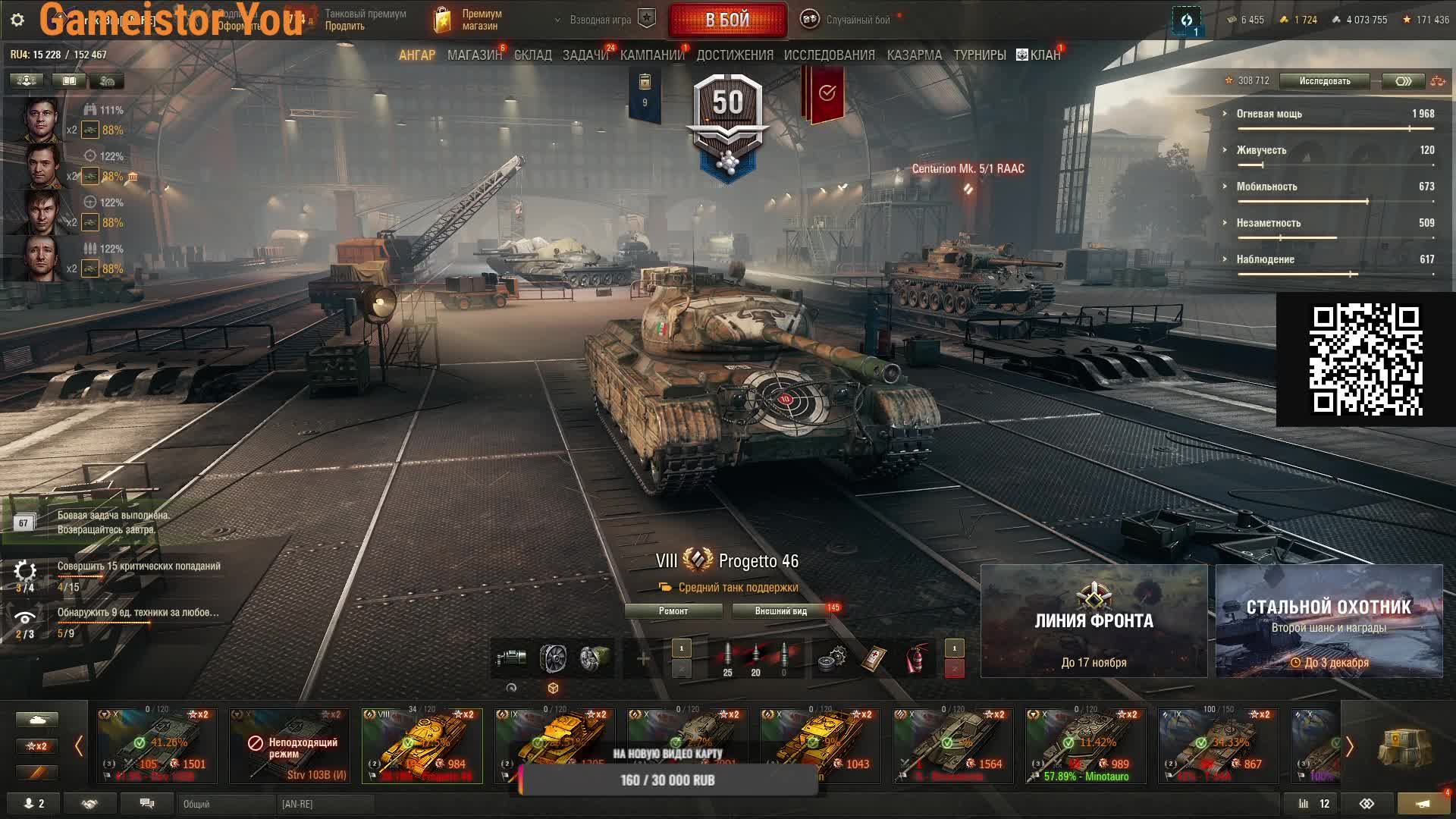
Task: Open the ТУРНИРЫ tab
Action: [x=979, y=55]
